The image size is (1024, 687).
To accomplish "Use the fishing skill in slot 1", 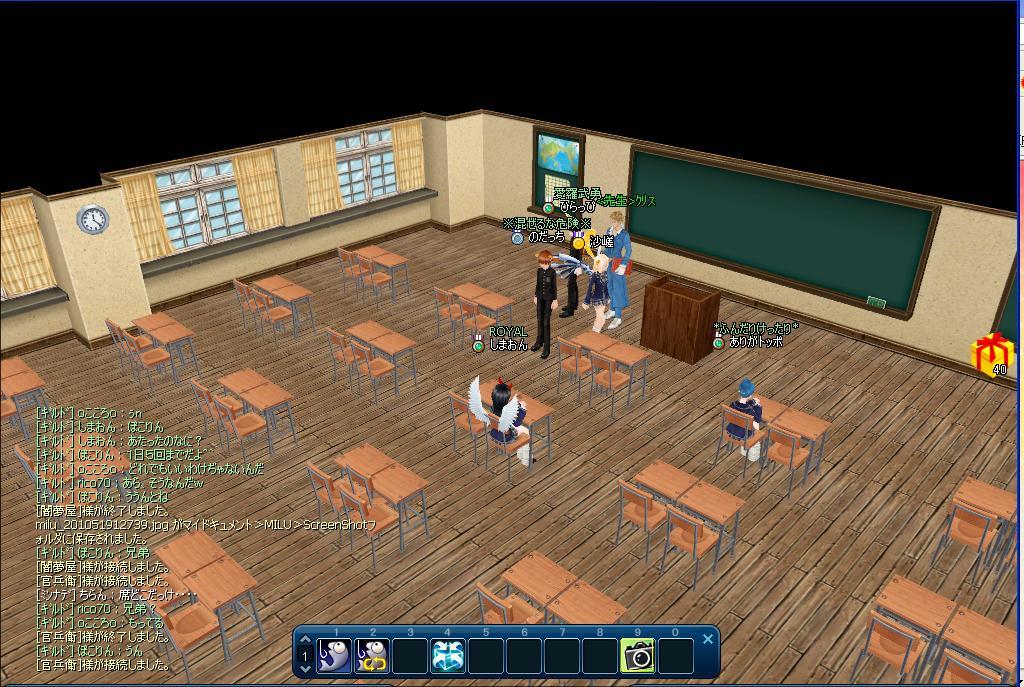I will (x=334, y=656).
